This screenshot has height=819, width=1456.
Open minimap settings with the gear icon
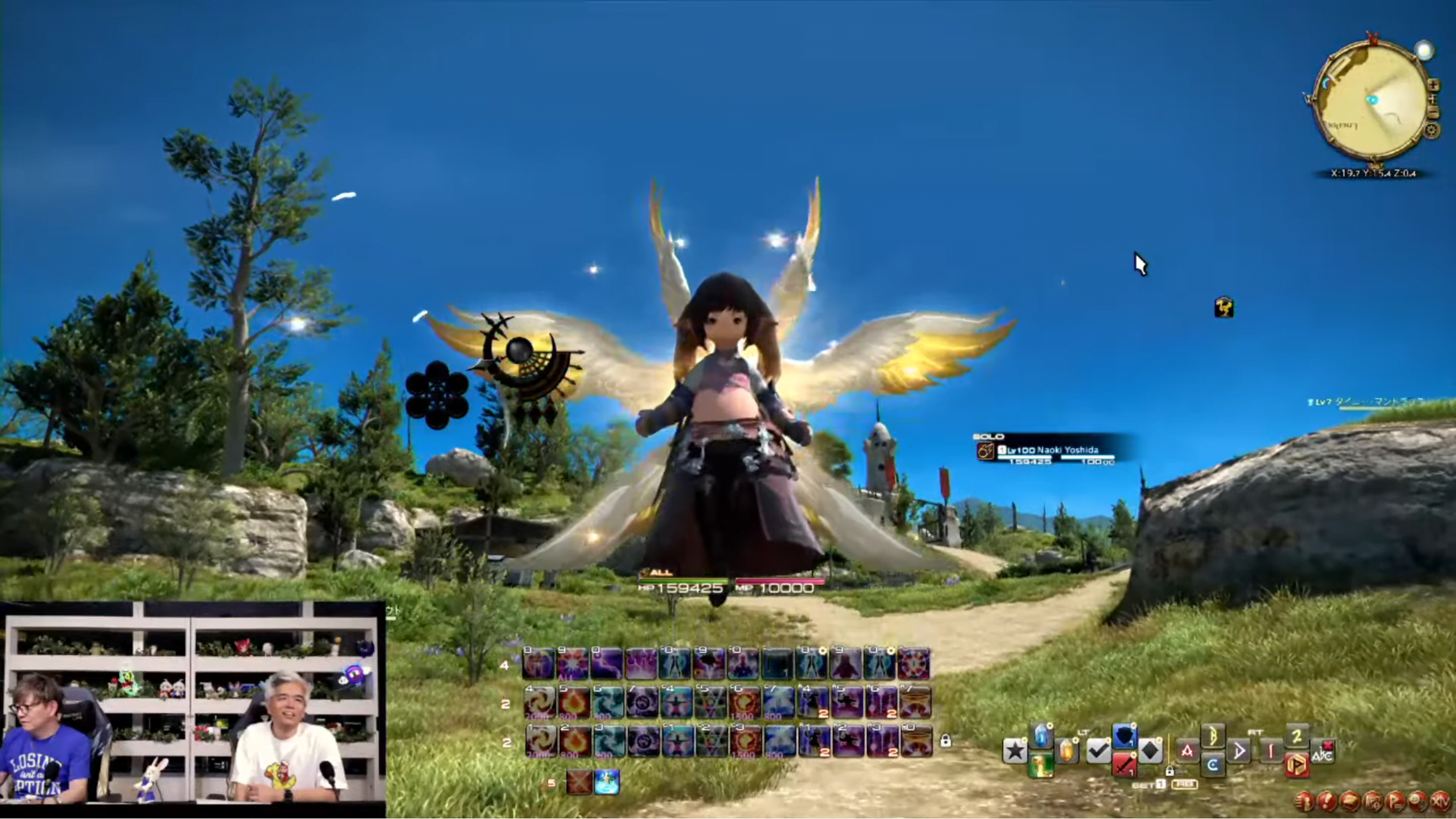click(x=1431, y=131)
